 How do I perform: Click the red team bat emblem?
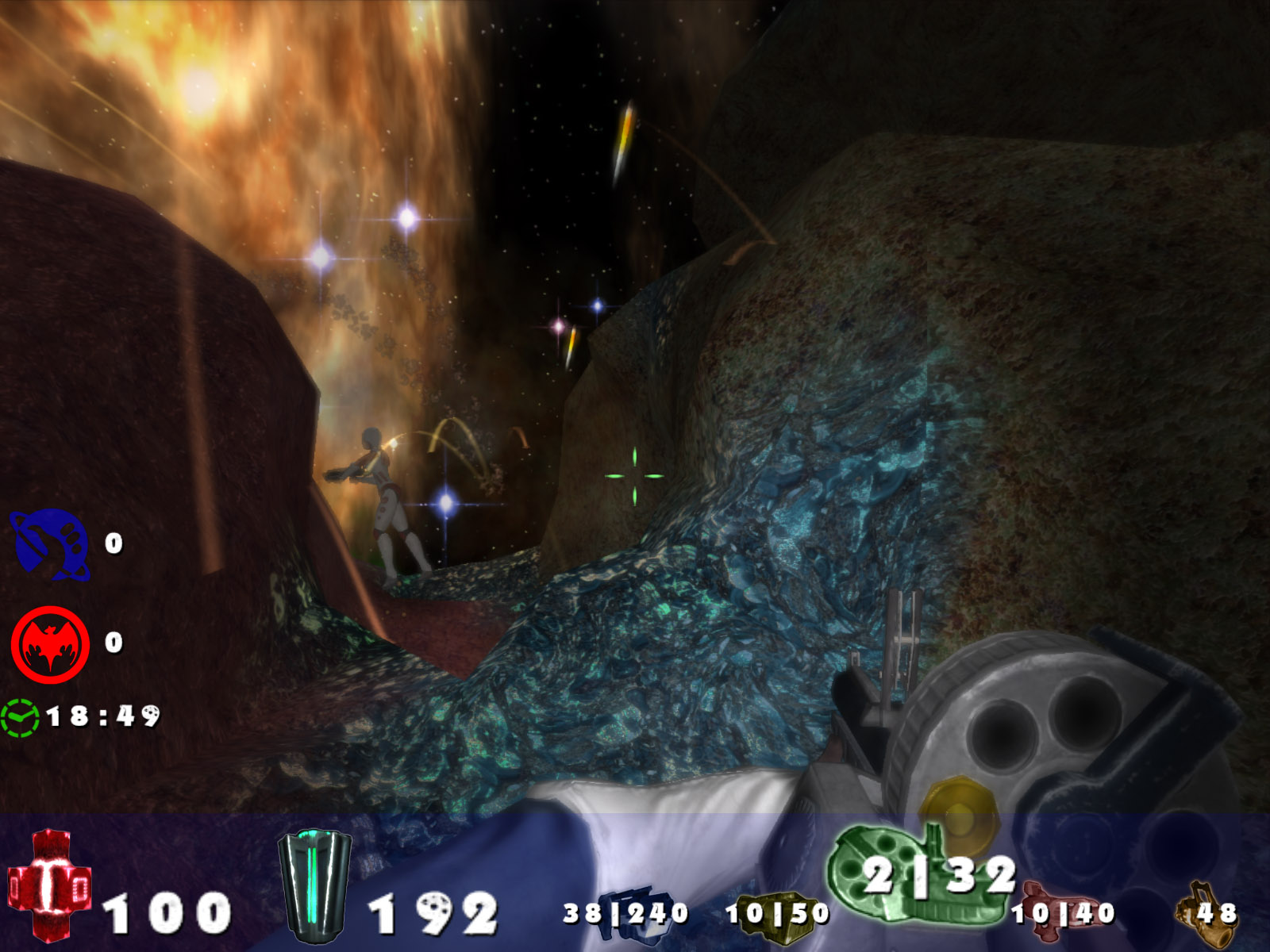pyautogui.click(x=49, y=643)
